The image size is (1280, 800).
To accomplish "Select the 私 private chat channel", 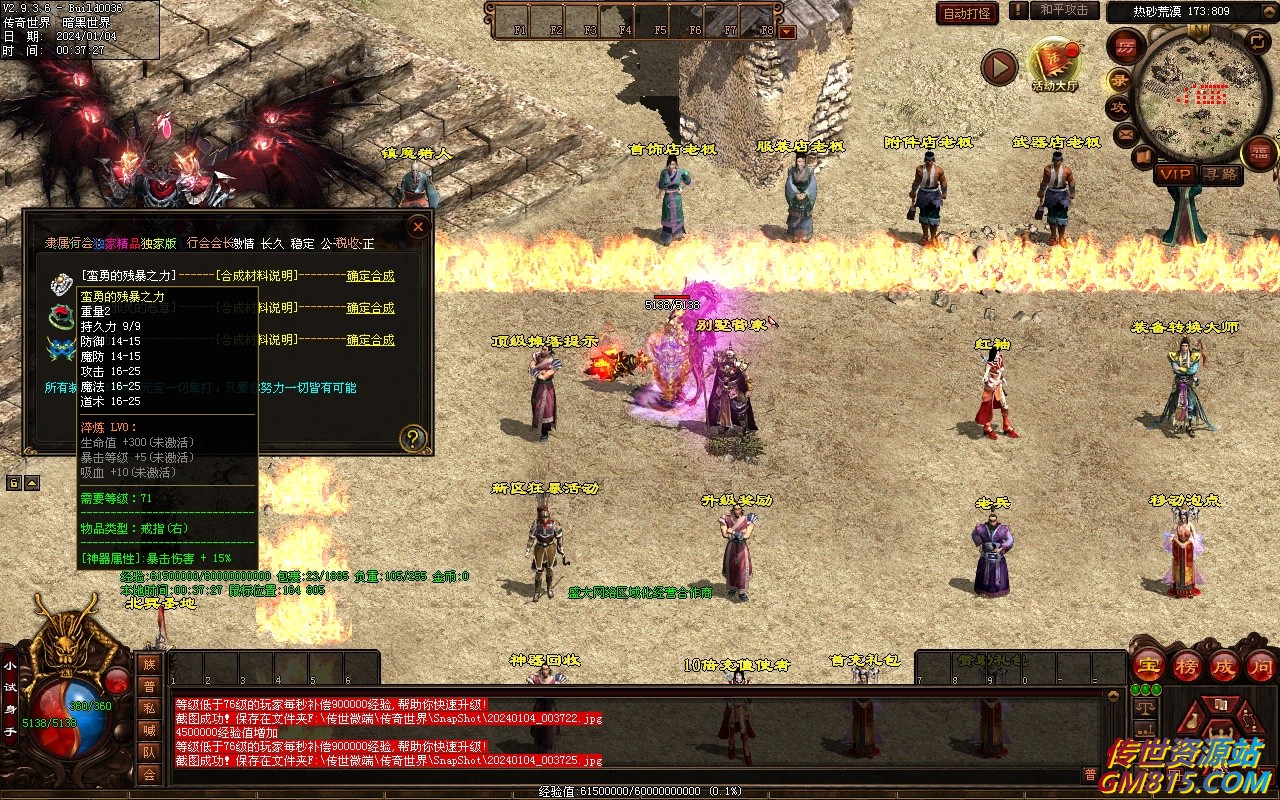I will [x=149, y=708].
